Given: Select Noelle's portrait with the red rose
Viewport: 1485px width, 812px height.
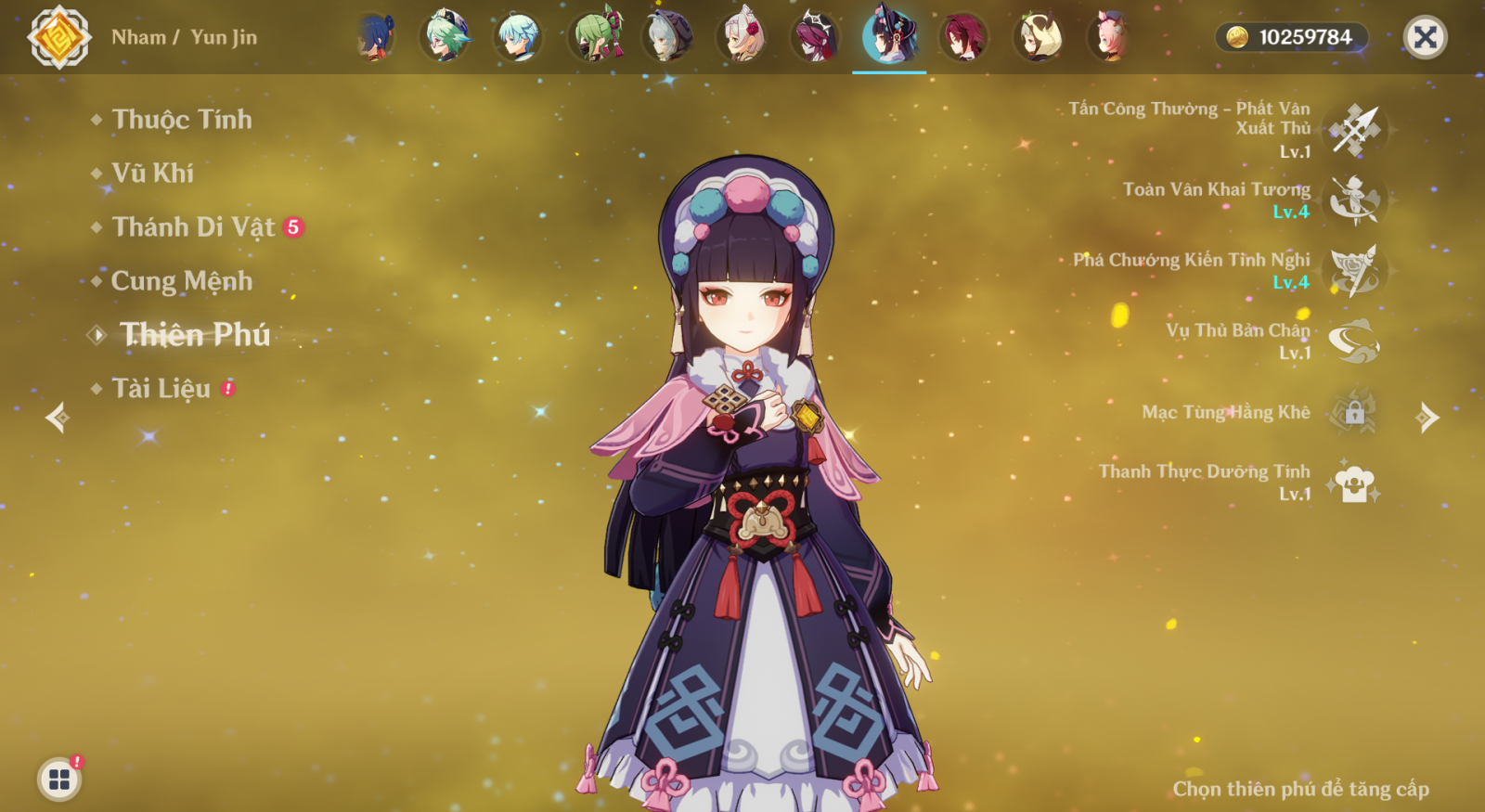Looking at the screenshot, I should point(742,37).
